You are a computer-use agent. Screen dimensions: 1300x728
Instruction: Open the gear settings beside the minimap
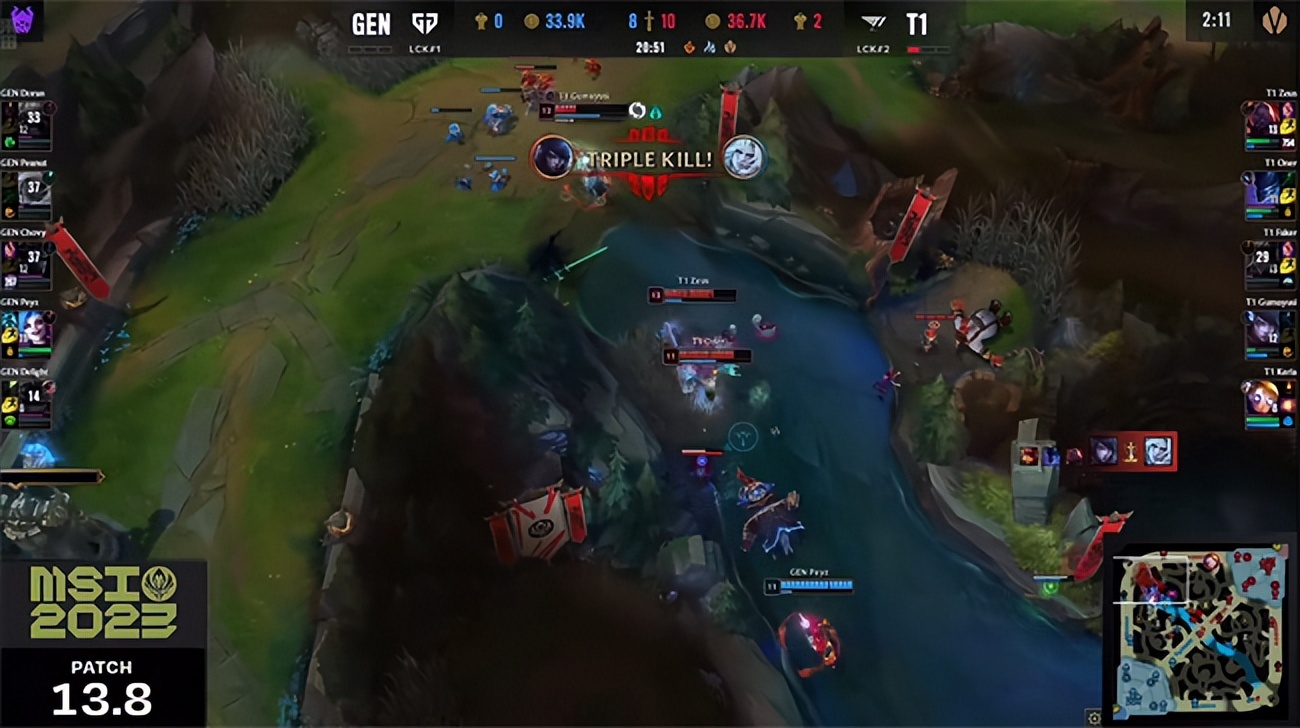point(1094,717)
